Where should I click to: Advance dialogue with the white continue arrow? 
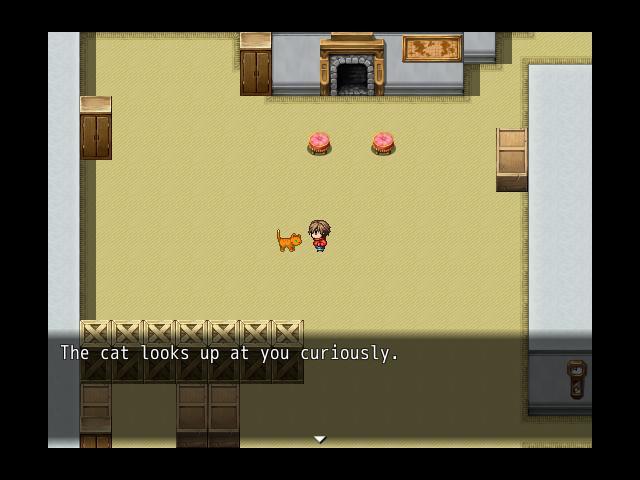tap(320, 439)
